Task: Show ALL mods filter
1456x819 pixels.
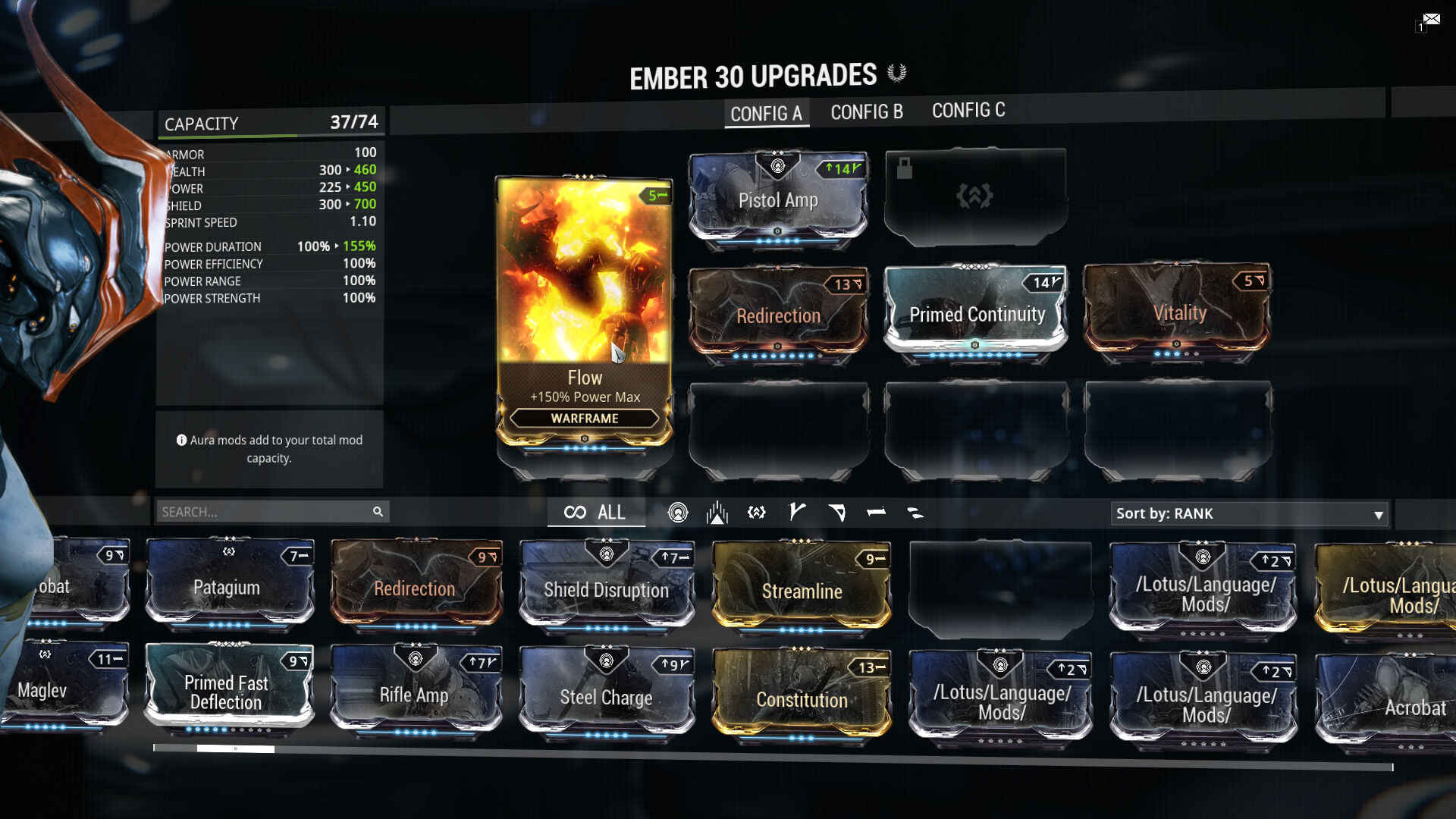Action: point(595,513)
